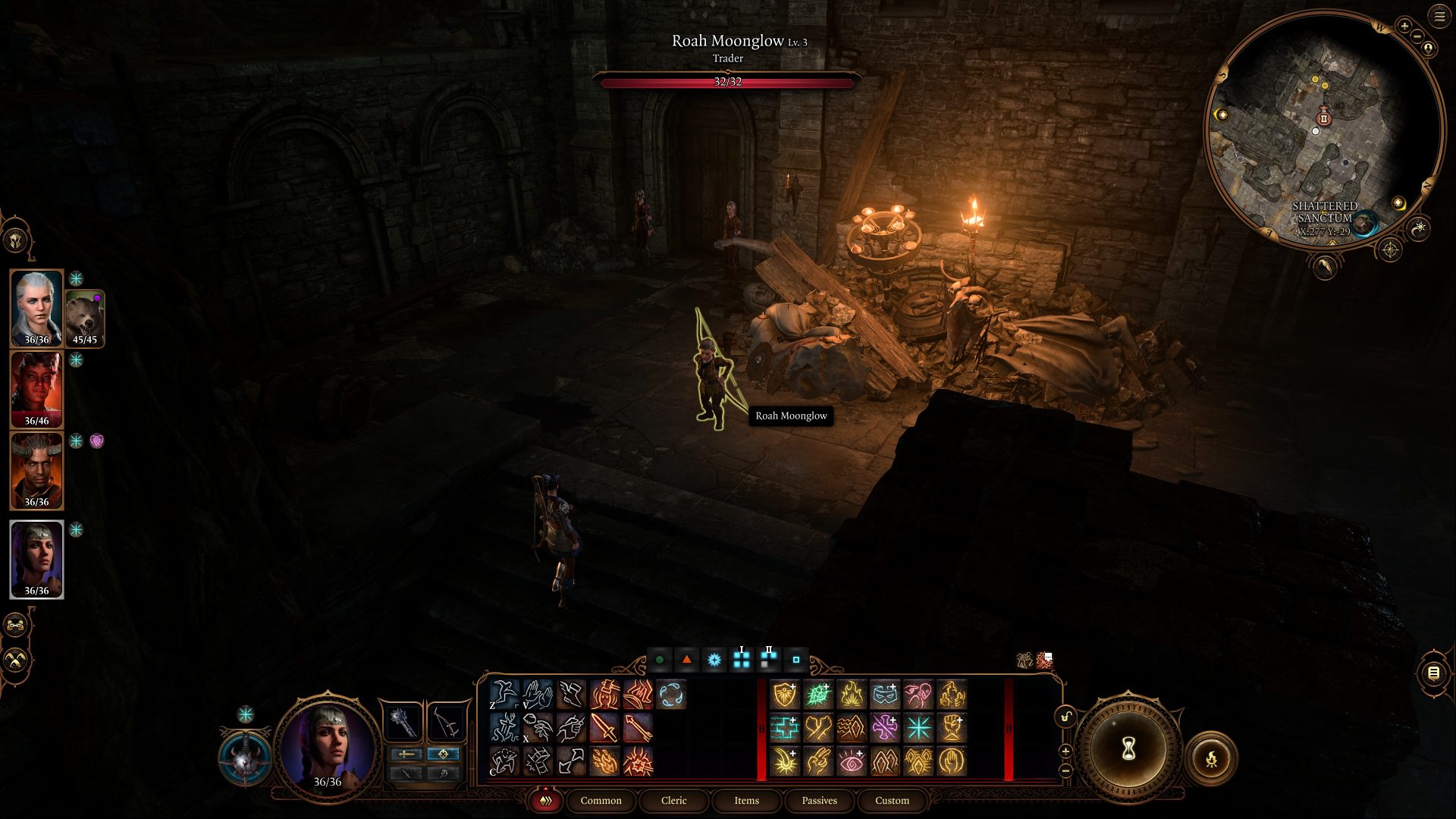Switch to the Common hotbar tab

(601, 801)
